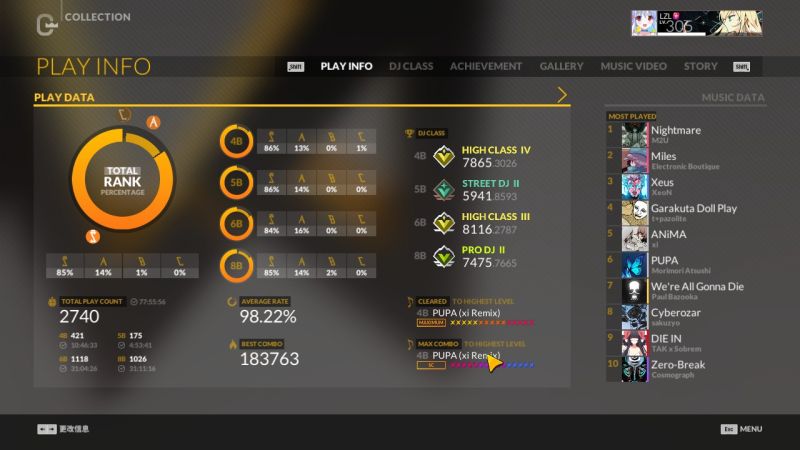Open the player profile banner
This screenshot has width=800, height=450.
pyautogui.click(x=689, y=23)
